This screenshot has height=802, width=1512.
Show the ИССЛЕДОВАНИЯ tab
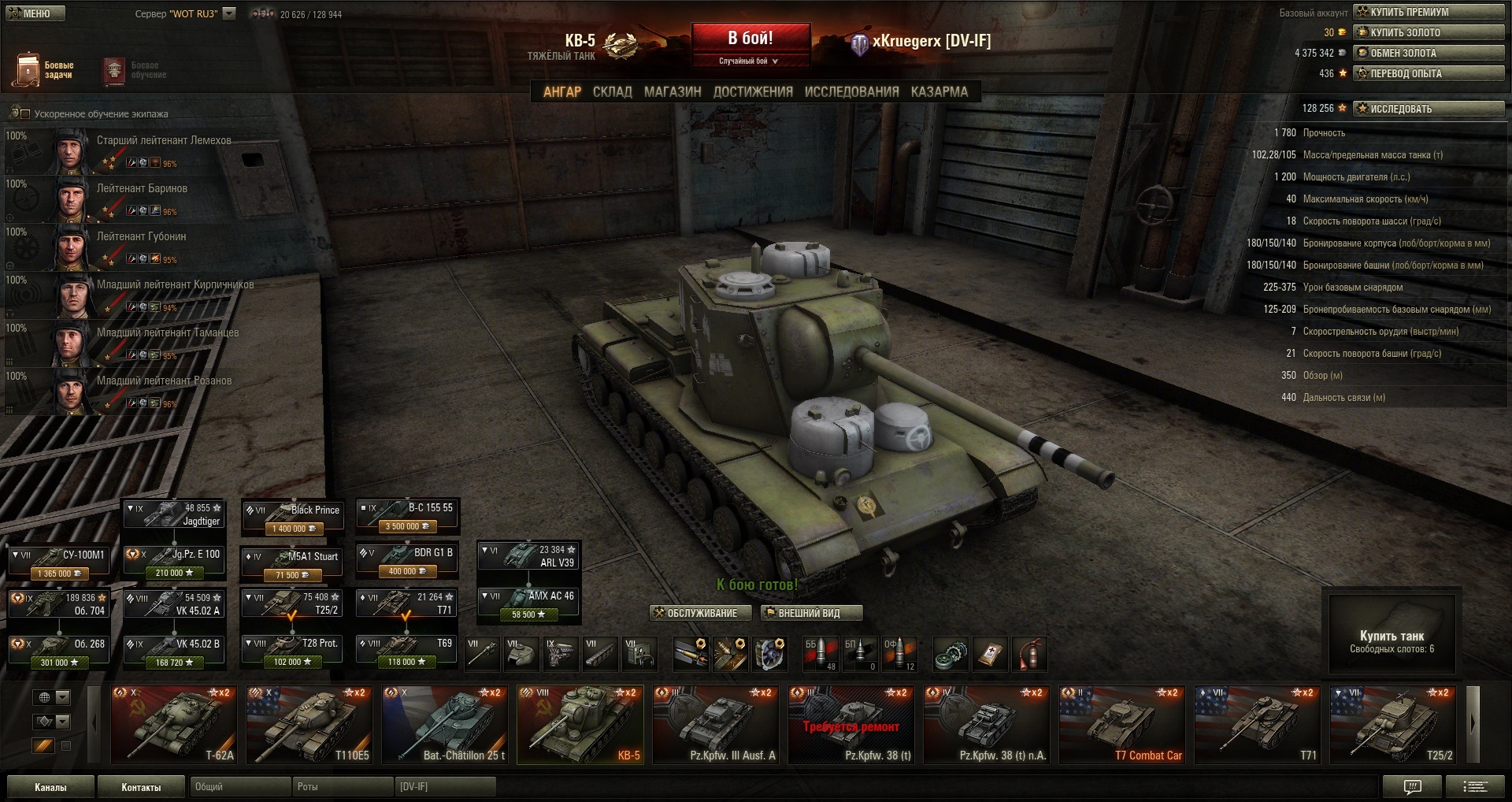(x=851, y=92)
